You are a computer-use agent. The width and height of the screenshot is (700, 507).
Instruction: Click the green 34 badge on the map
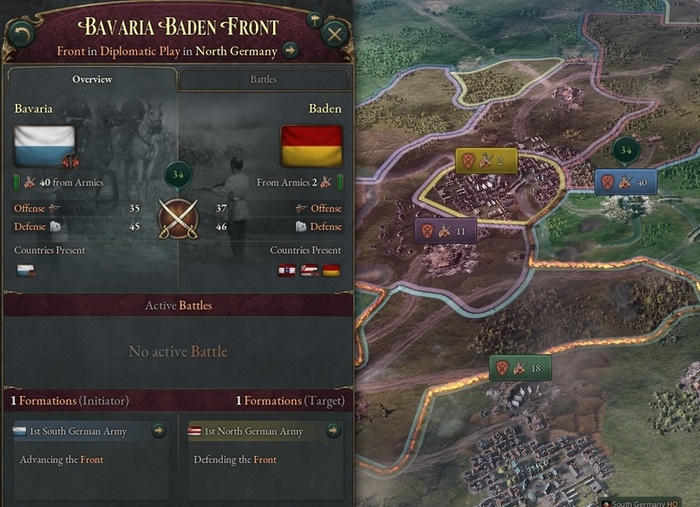pyautogui.click(x=626, y=151)
